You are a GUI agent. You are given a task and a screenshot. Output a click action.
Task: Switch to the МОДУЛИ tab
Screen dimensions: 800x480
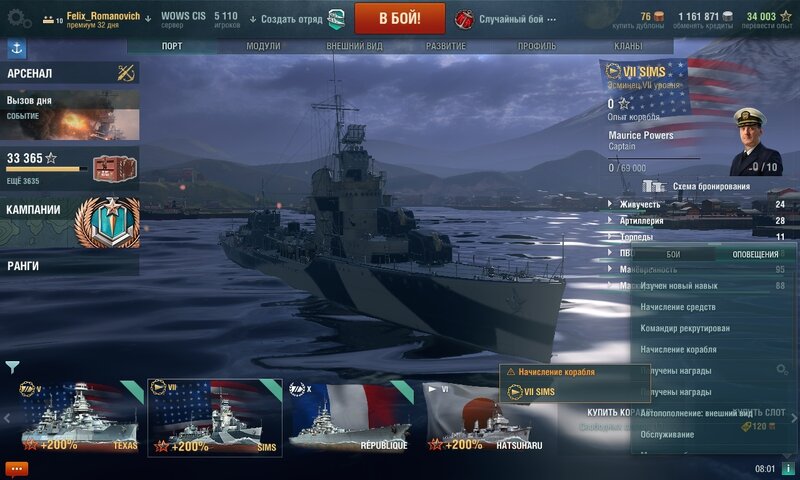(263, 46)
